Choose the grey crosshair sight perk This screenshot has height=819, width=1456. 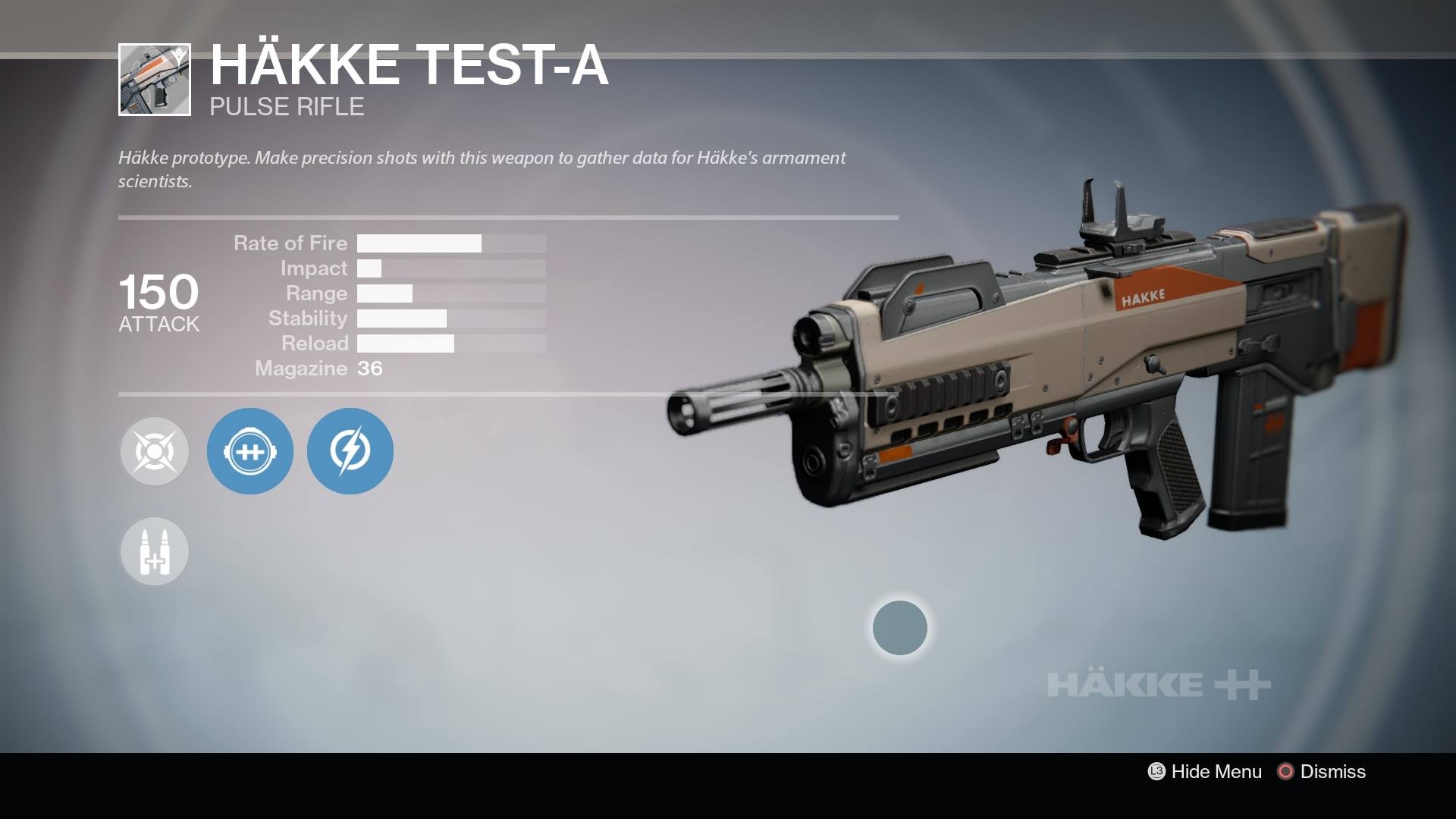coord(155,451)
